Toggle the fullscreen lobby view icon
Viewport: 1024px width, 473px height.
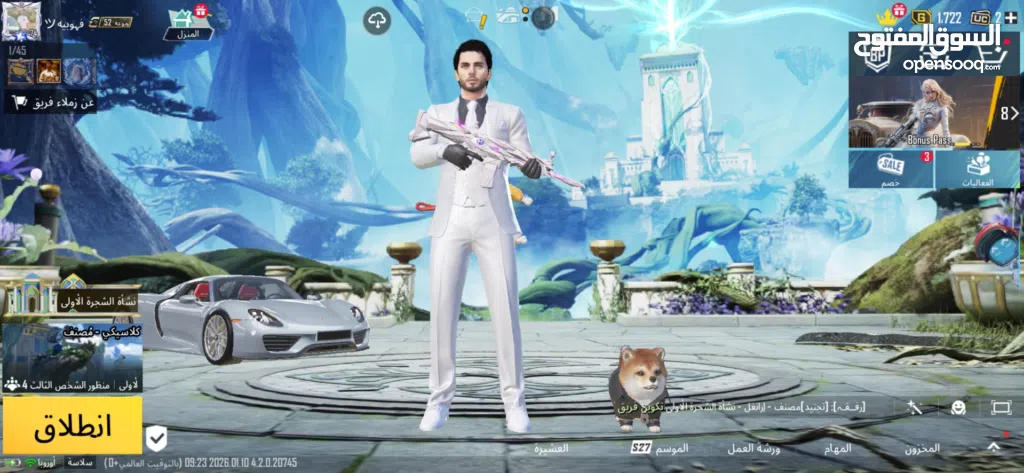point(1001,407)
